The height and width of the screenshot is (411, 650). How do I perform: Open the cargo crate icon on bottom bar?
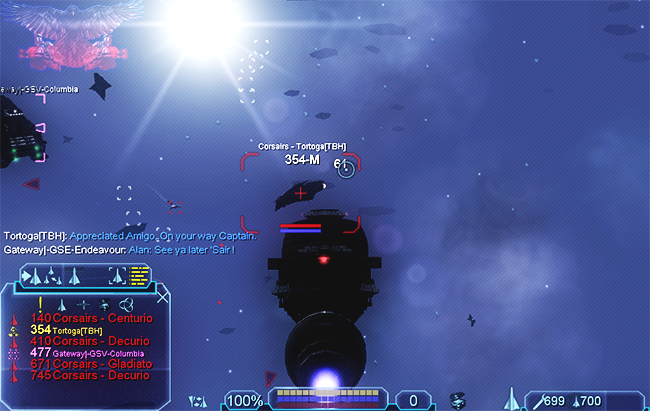[x=459, y=400]
